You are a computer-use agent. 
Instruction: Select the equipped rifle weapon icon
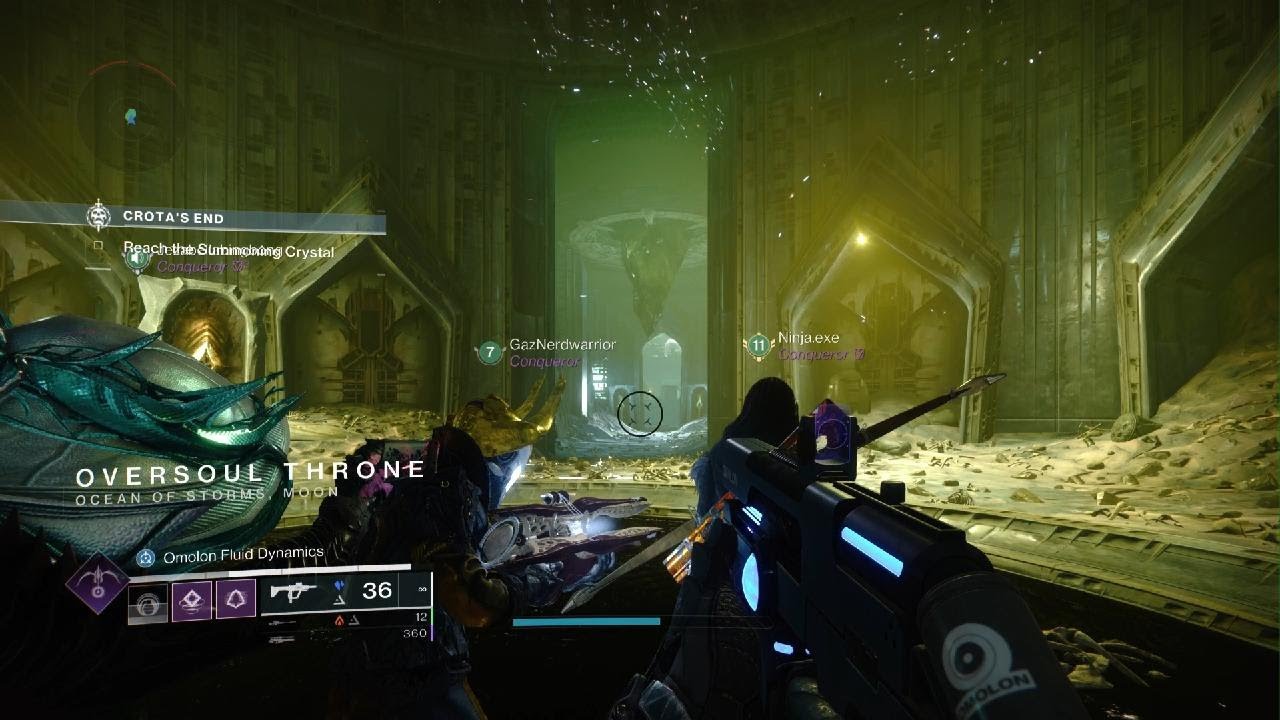(x=294, y=591)
